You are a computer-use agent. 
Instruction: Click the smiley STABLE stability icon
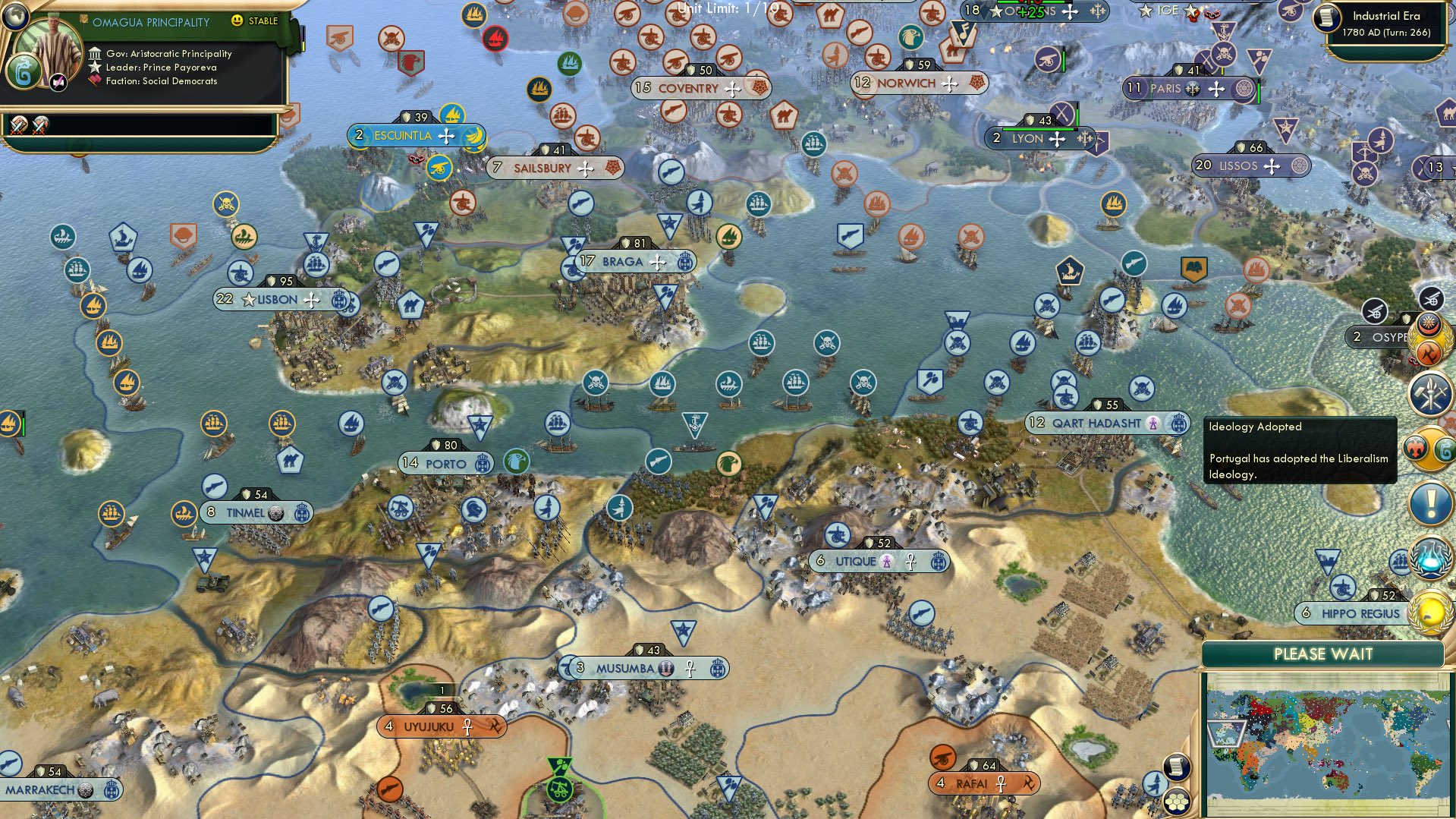pos(237,22)
